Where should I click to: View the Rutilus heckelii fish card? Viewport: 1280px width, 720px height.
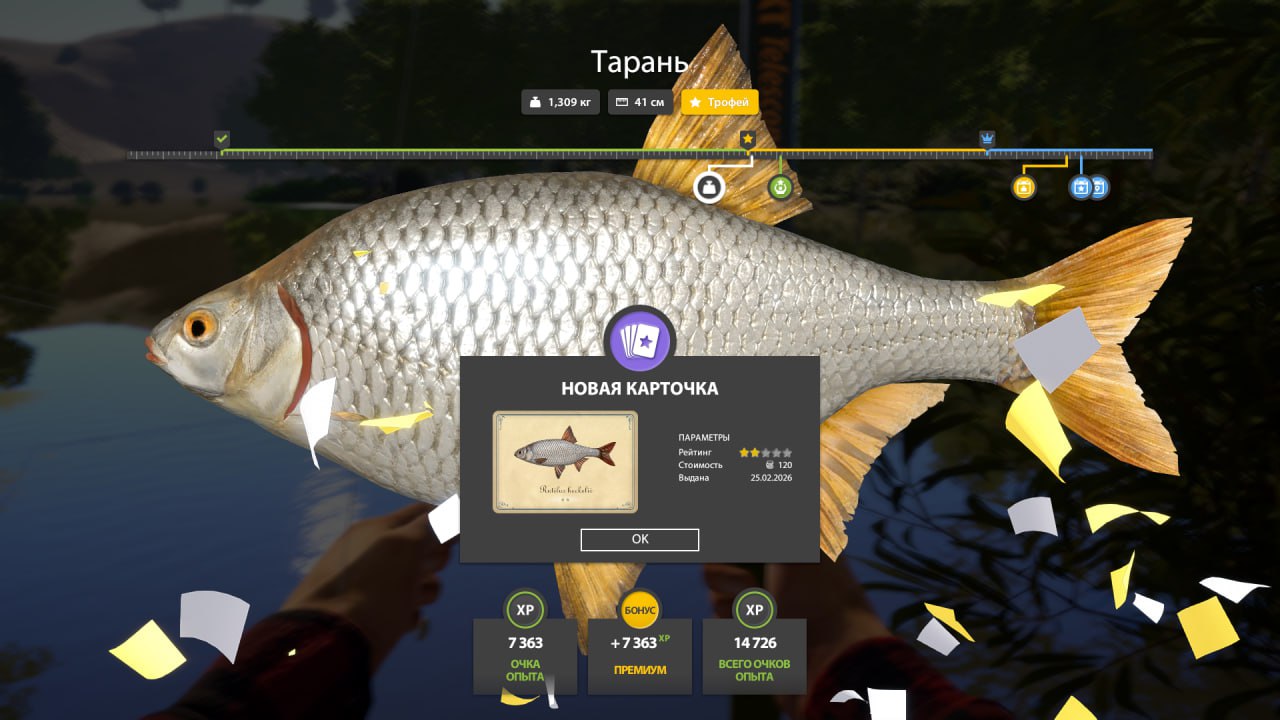pos(565,461)
